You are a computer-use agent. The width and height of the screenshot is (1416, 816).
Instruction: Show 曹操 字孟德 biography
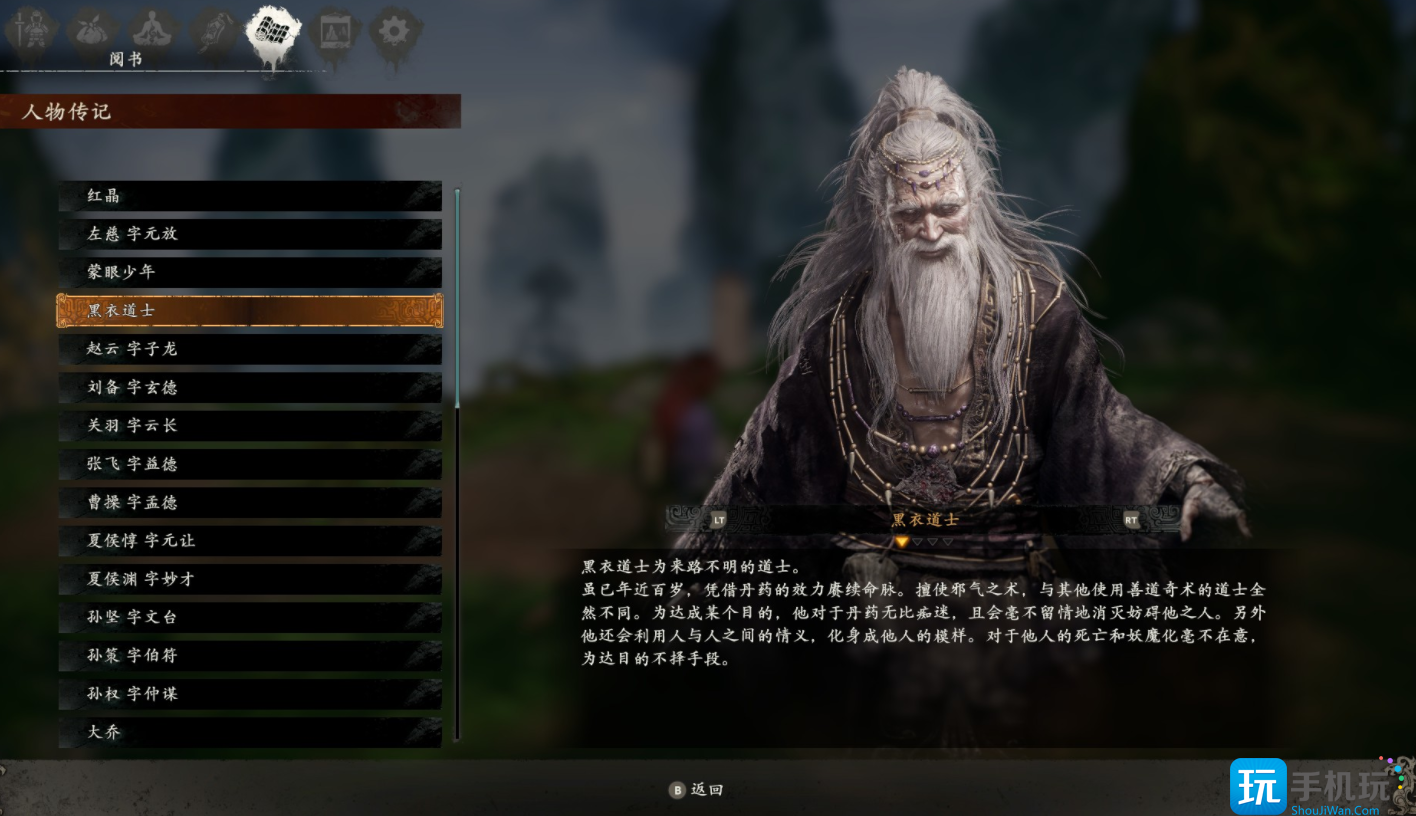250,502
